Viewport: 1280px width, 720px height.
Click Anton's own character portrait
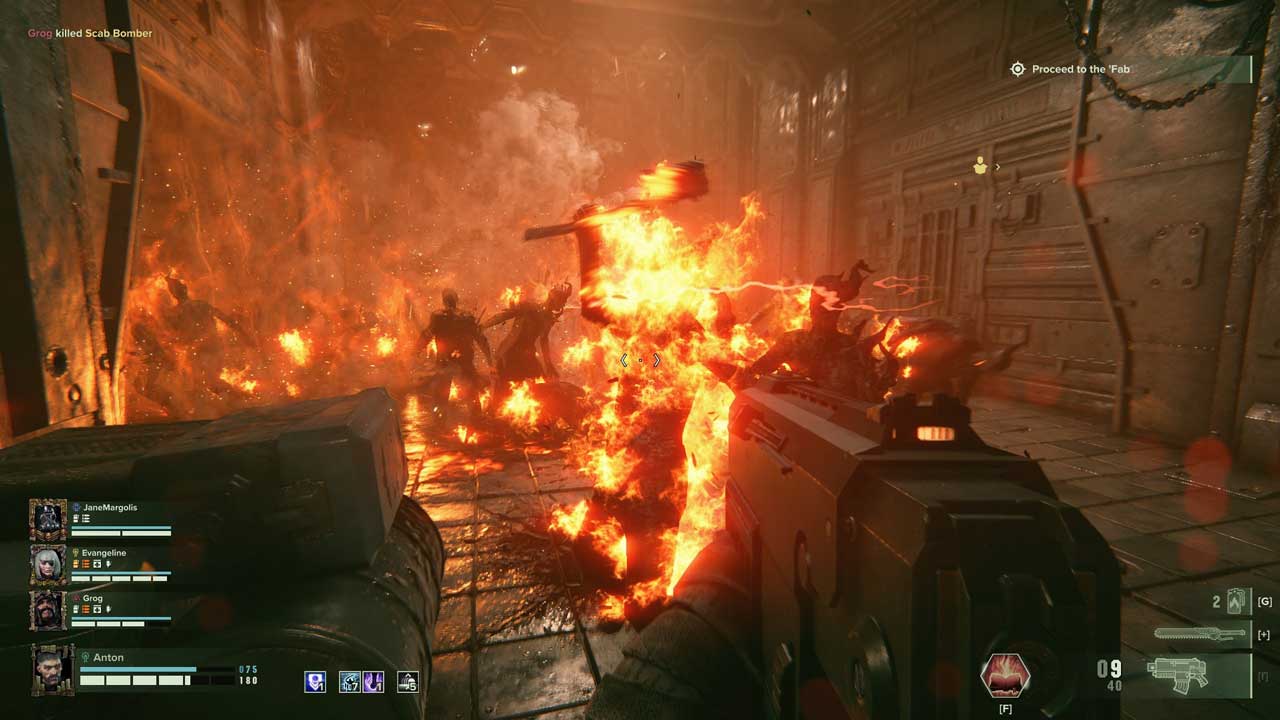point(52,667)
